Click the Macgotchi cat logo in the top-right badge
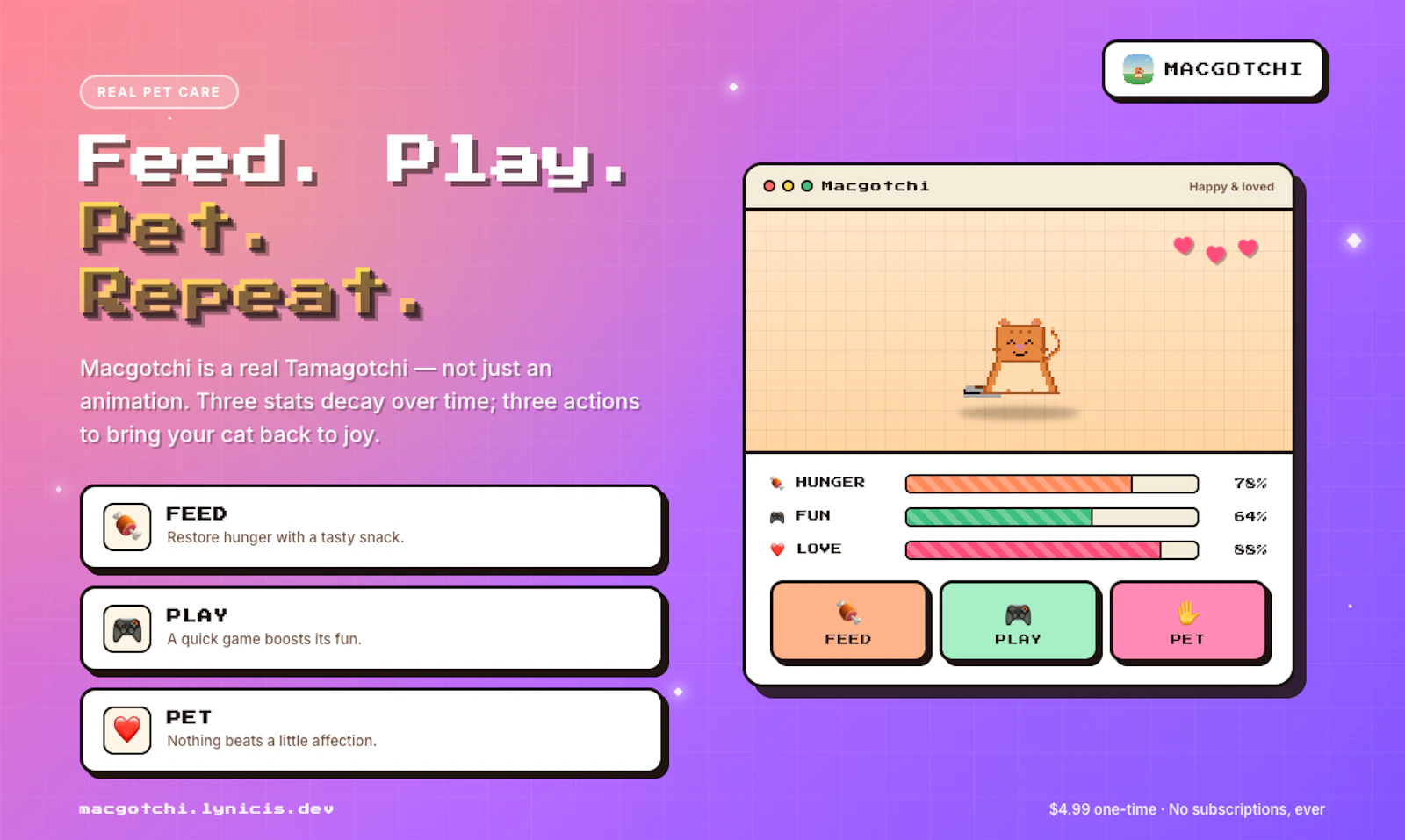 point(1138,70)
